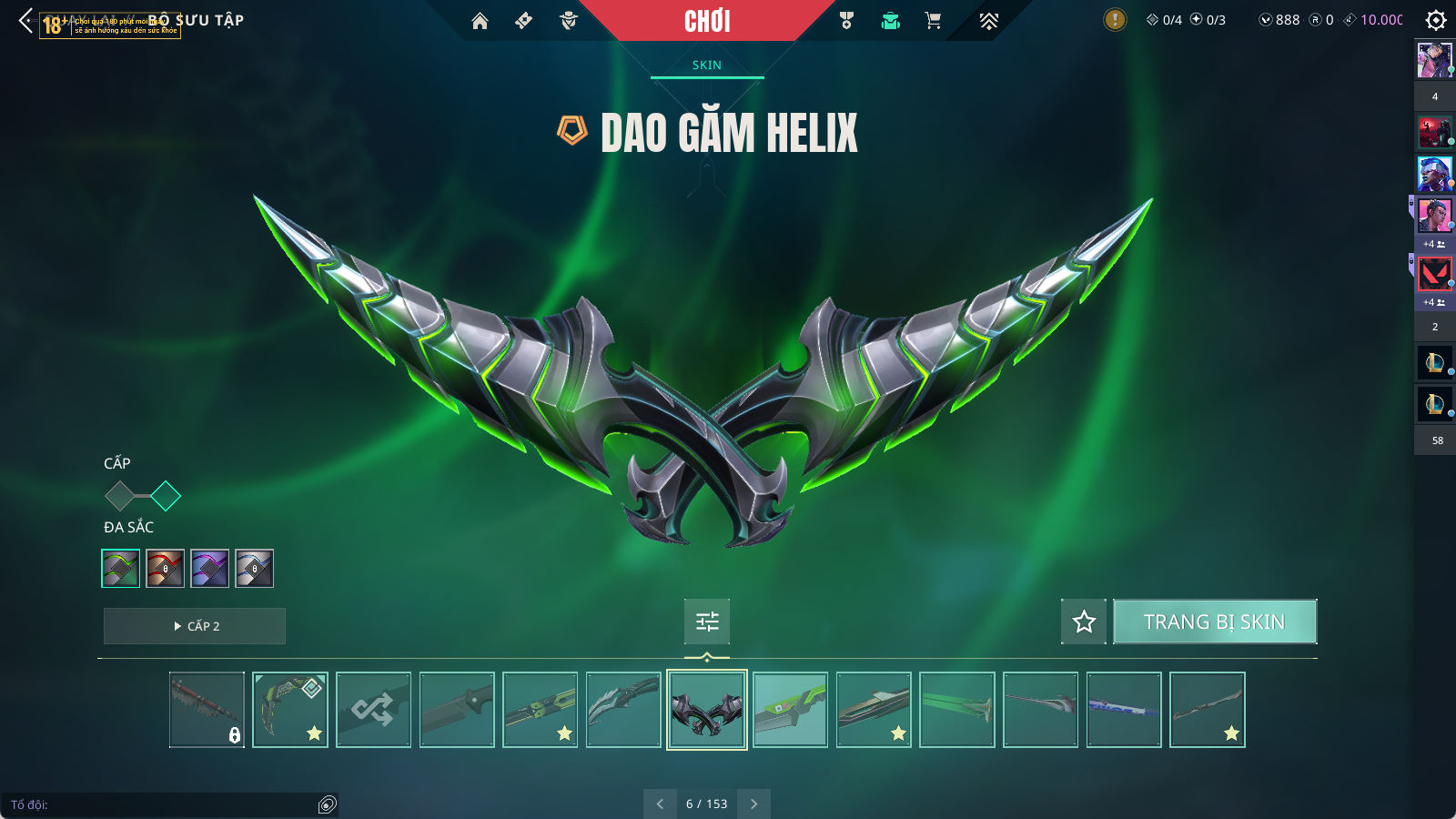Select the red chroma variant swatch
Image resolution: width=1456 pixels, height=819 pixels.
(x=165, y=569)
